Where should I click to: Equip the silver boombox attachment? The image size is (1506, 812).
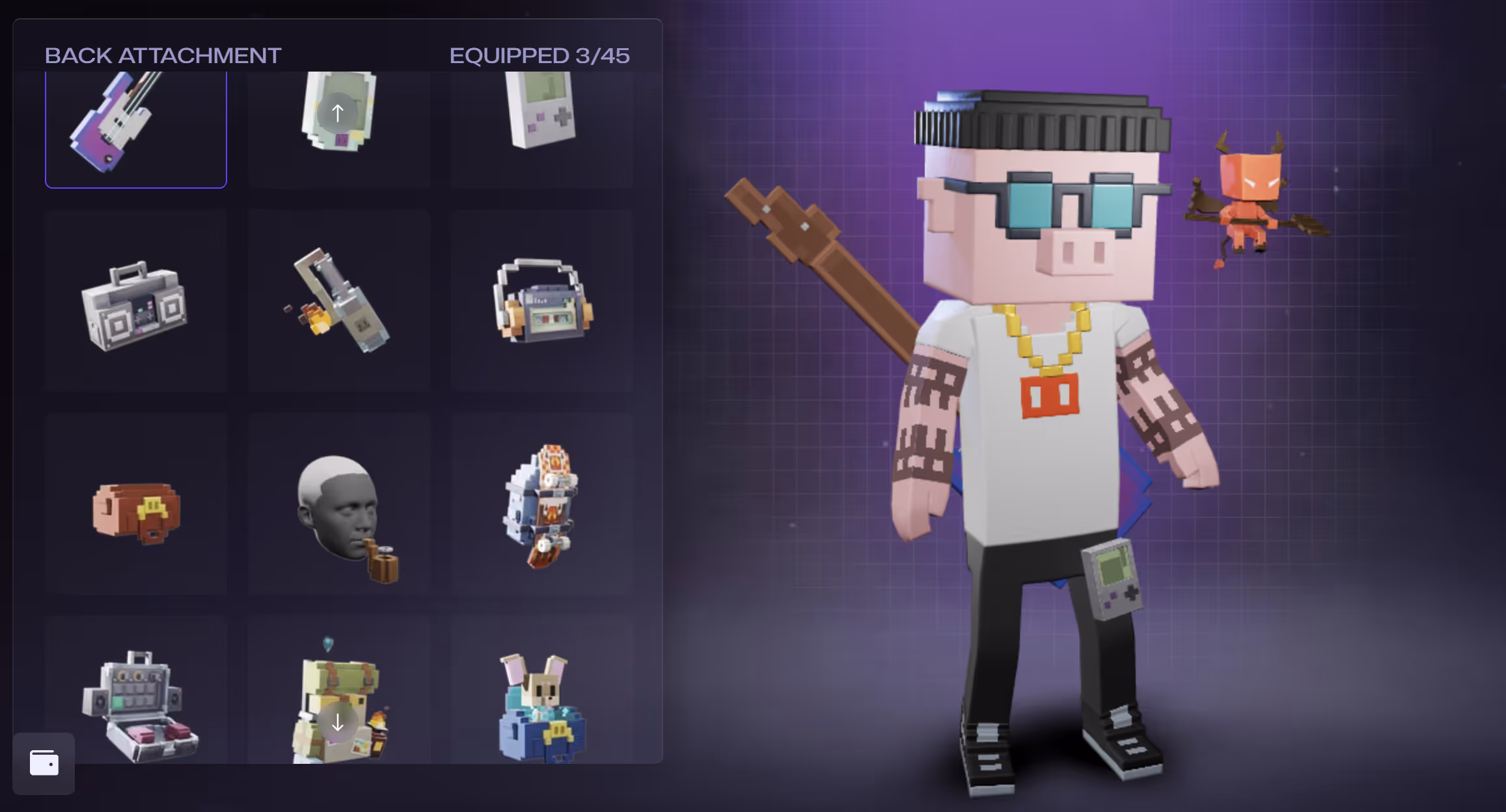click(135, 304)
